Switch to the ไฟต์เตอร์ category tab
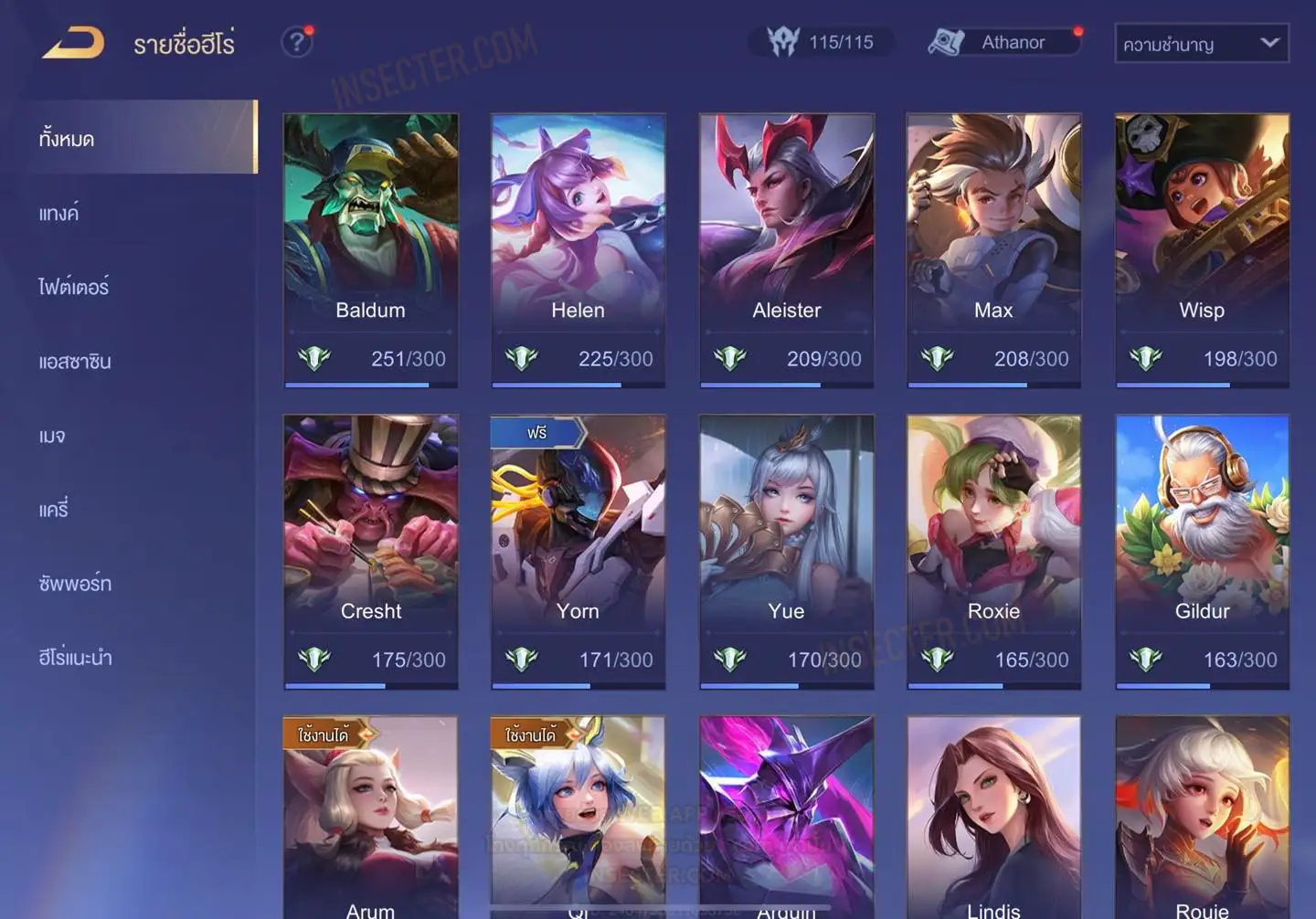Screen dimensions: 1316x919 [x=74, y=288]
